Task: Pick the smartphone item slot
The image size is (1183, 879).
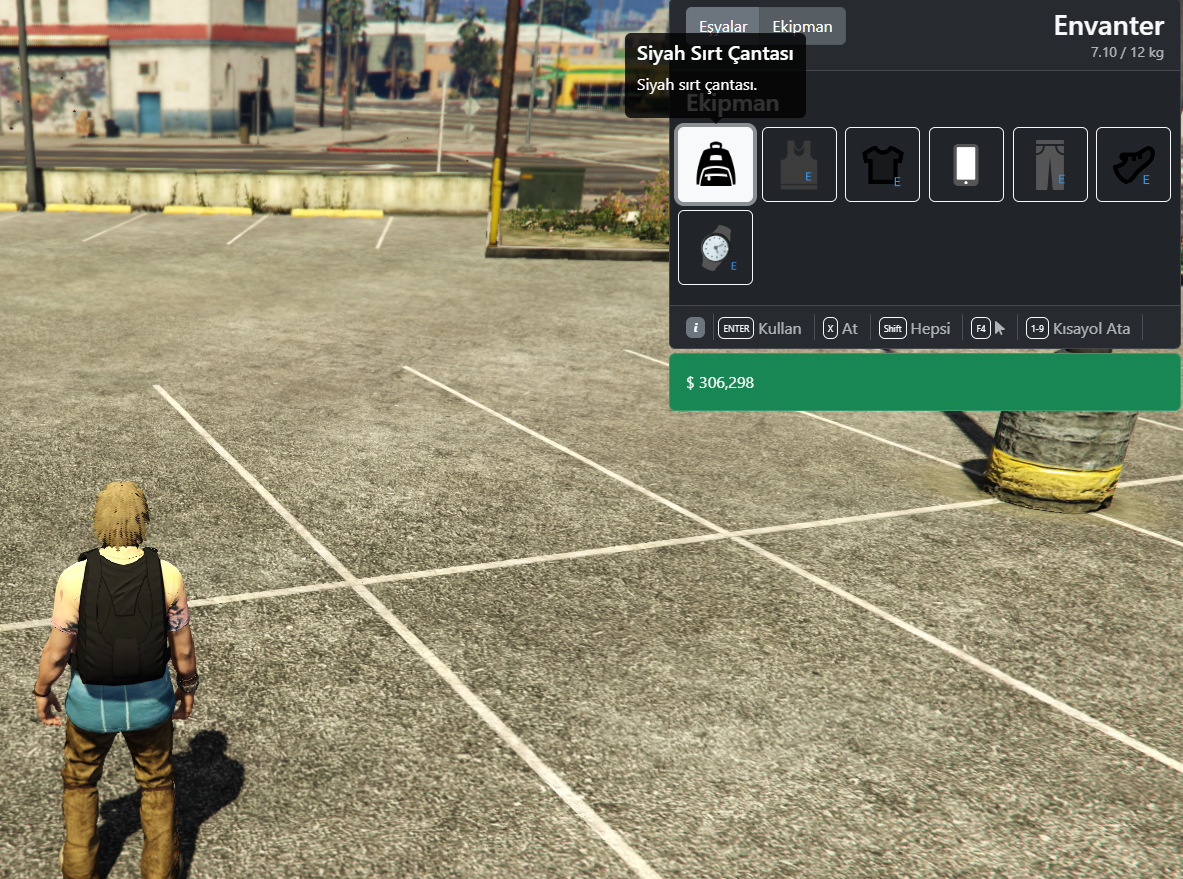Action: (x=966, y=165)
